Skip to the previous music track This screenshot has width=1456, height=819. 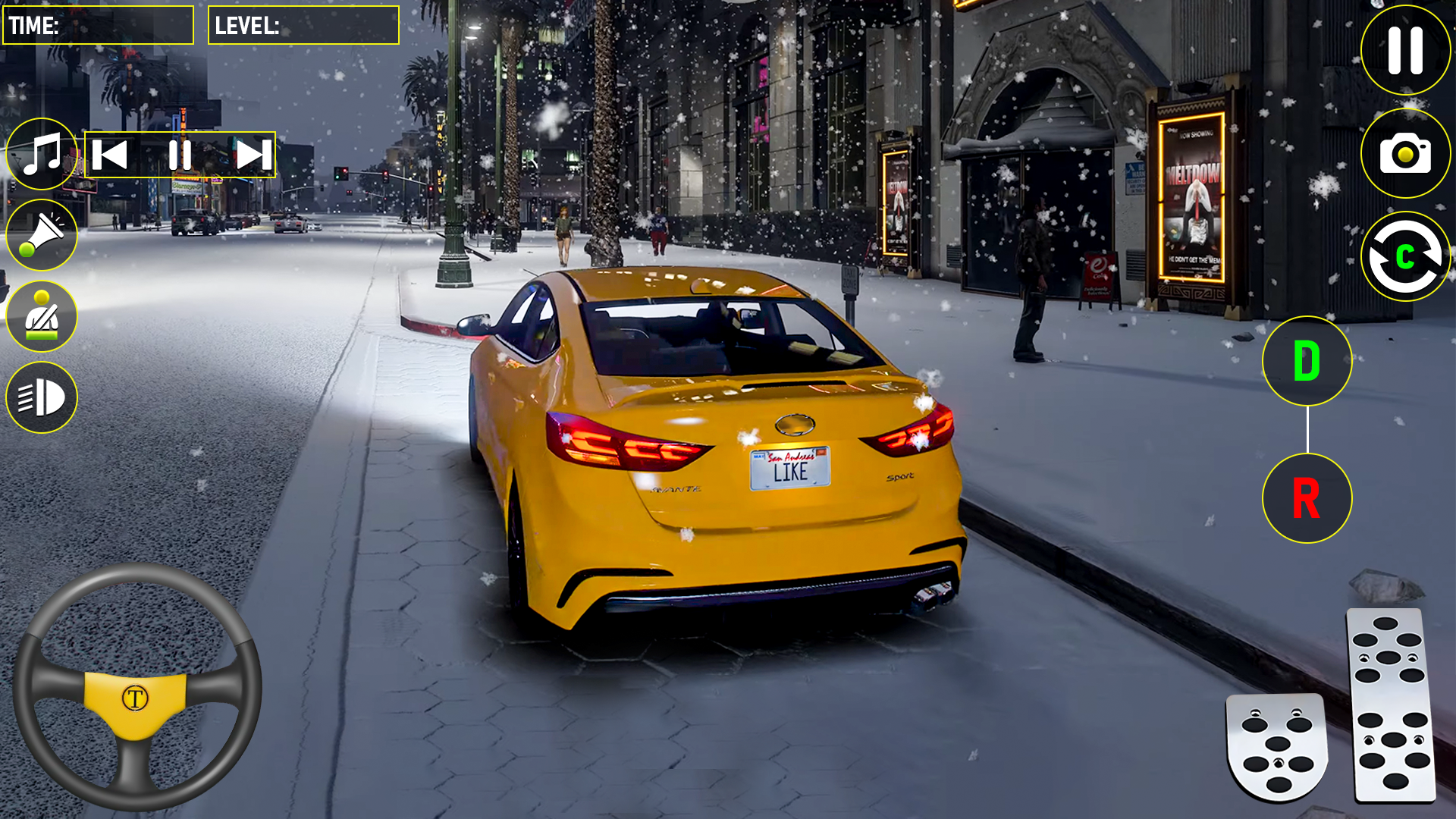click(x=110, y=155)
